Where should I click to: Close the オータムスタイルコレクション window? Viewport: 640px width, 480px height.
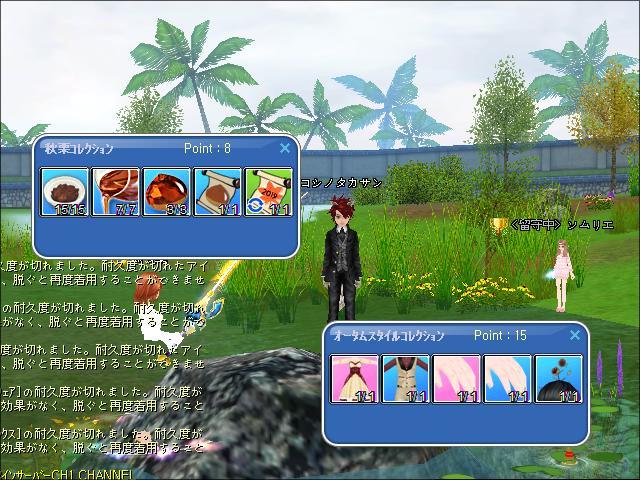575,335
